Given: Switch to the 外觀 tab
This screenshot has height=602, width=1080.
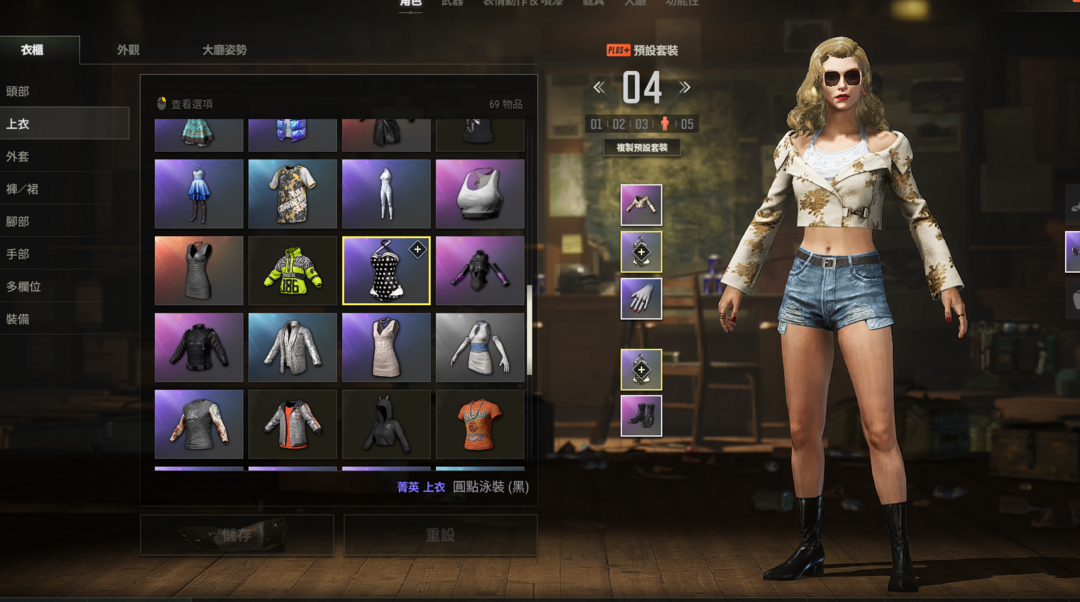Looking at the screenshot, I should 128,50.
